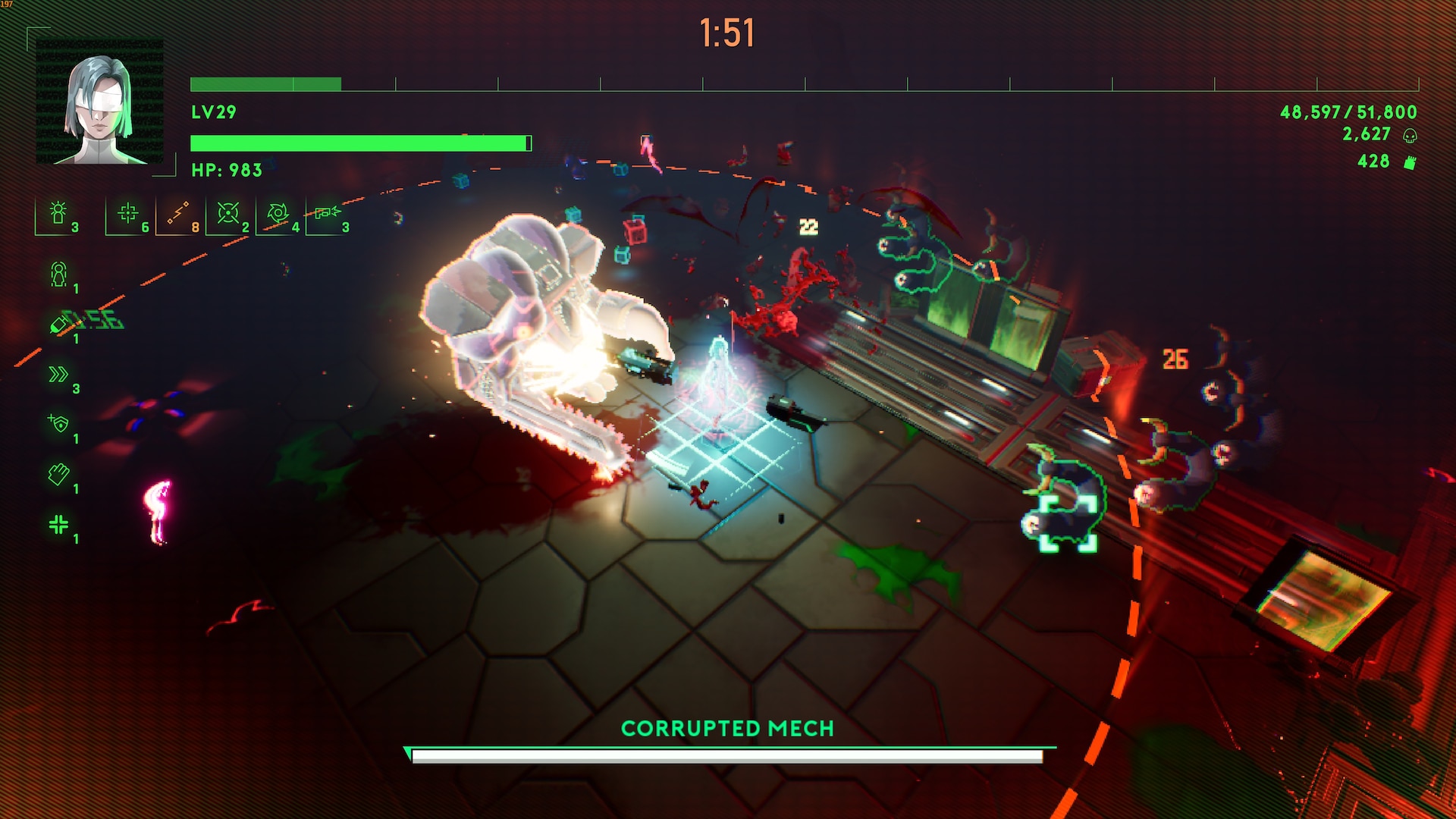Activate the spinning sawblade weapon icon
1456x819 pixels.
(278, 213)
